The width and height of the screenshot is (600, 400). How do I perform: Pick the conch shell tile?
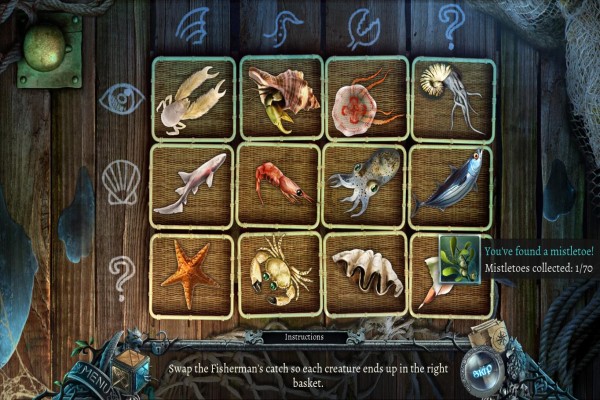pyautogui.click(x=280, y=98)
